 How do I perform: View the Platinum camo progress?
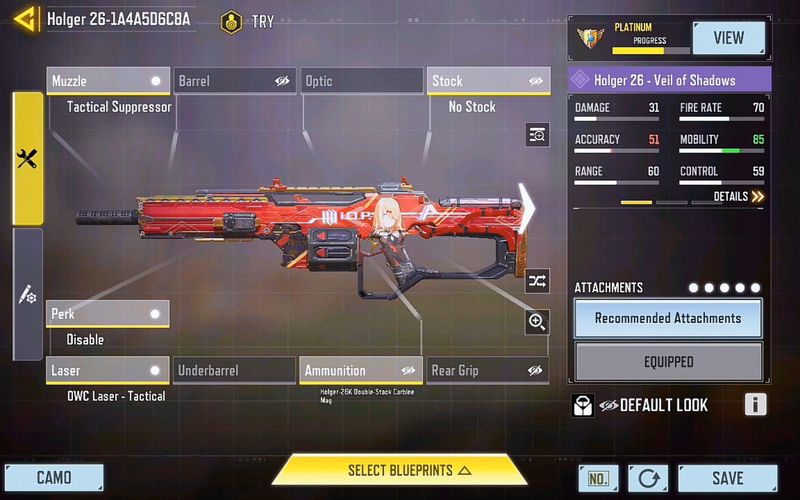tap(727, 38)
